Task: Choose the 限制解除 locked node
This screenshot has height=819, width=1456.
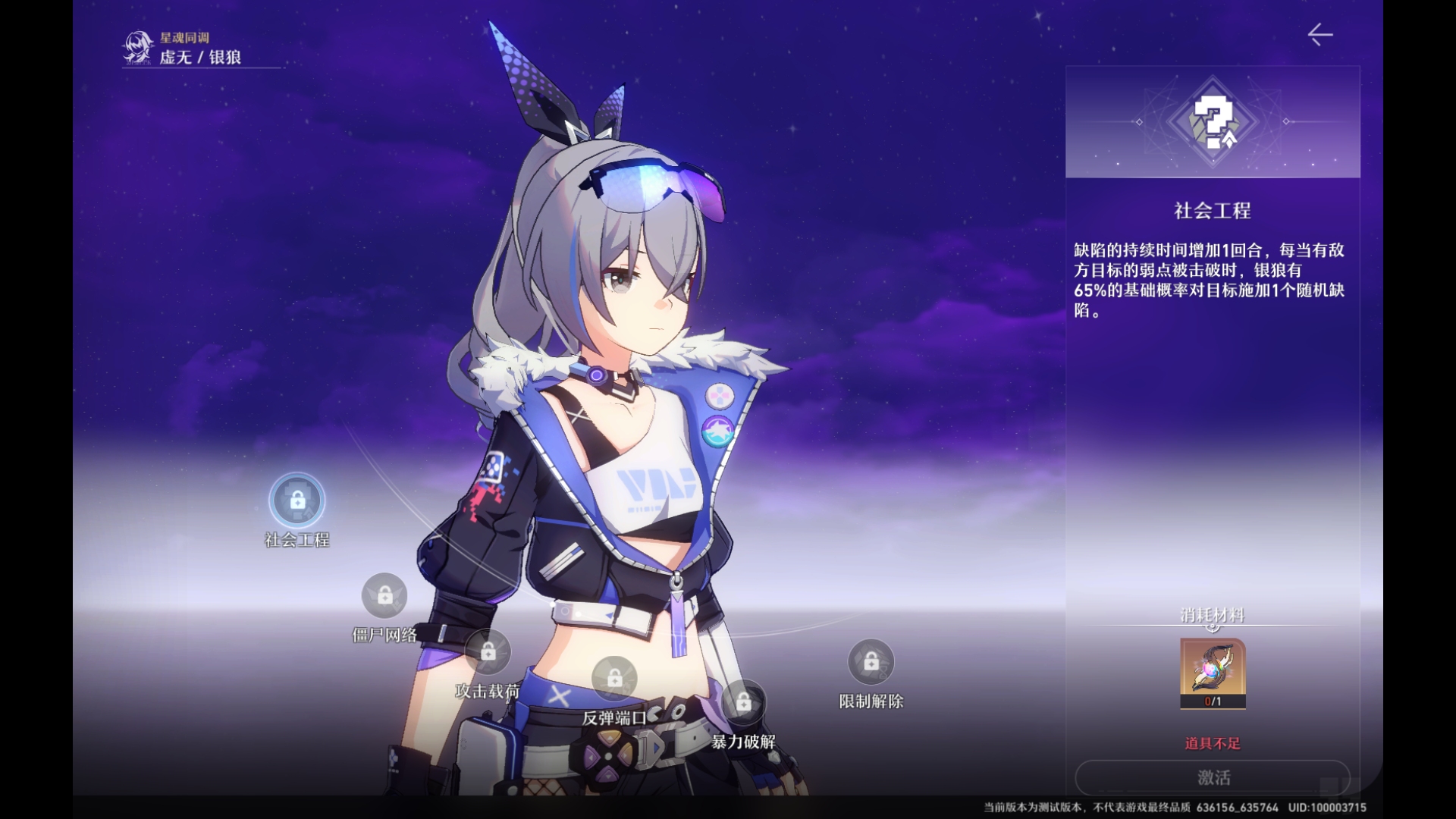Action: [x=871, y=662]
